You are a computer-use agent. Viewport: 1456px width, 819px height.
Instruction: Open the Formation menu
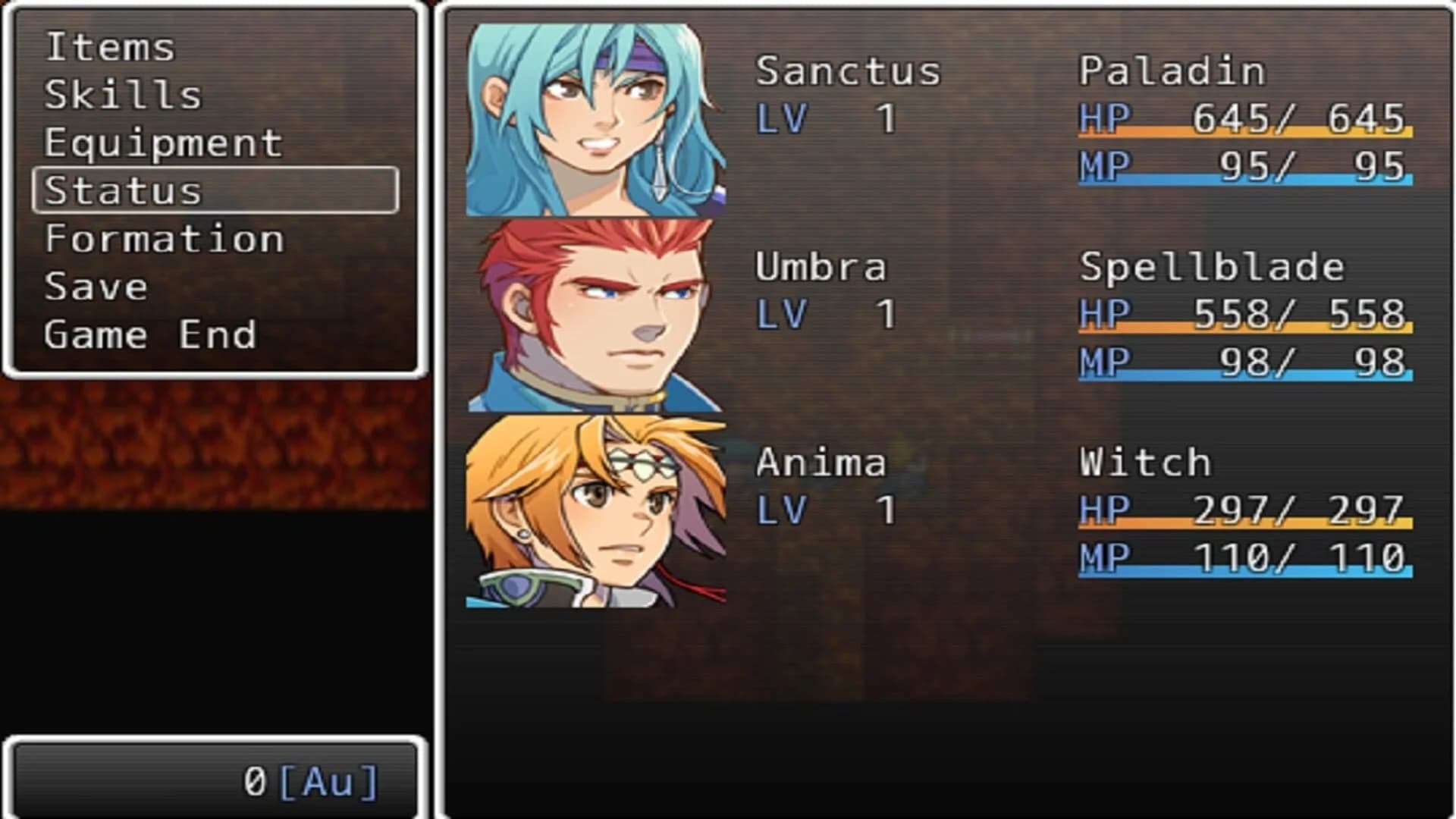coord(163,237)
